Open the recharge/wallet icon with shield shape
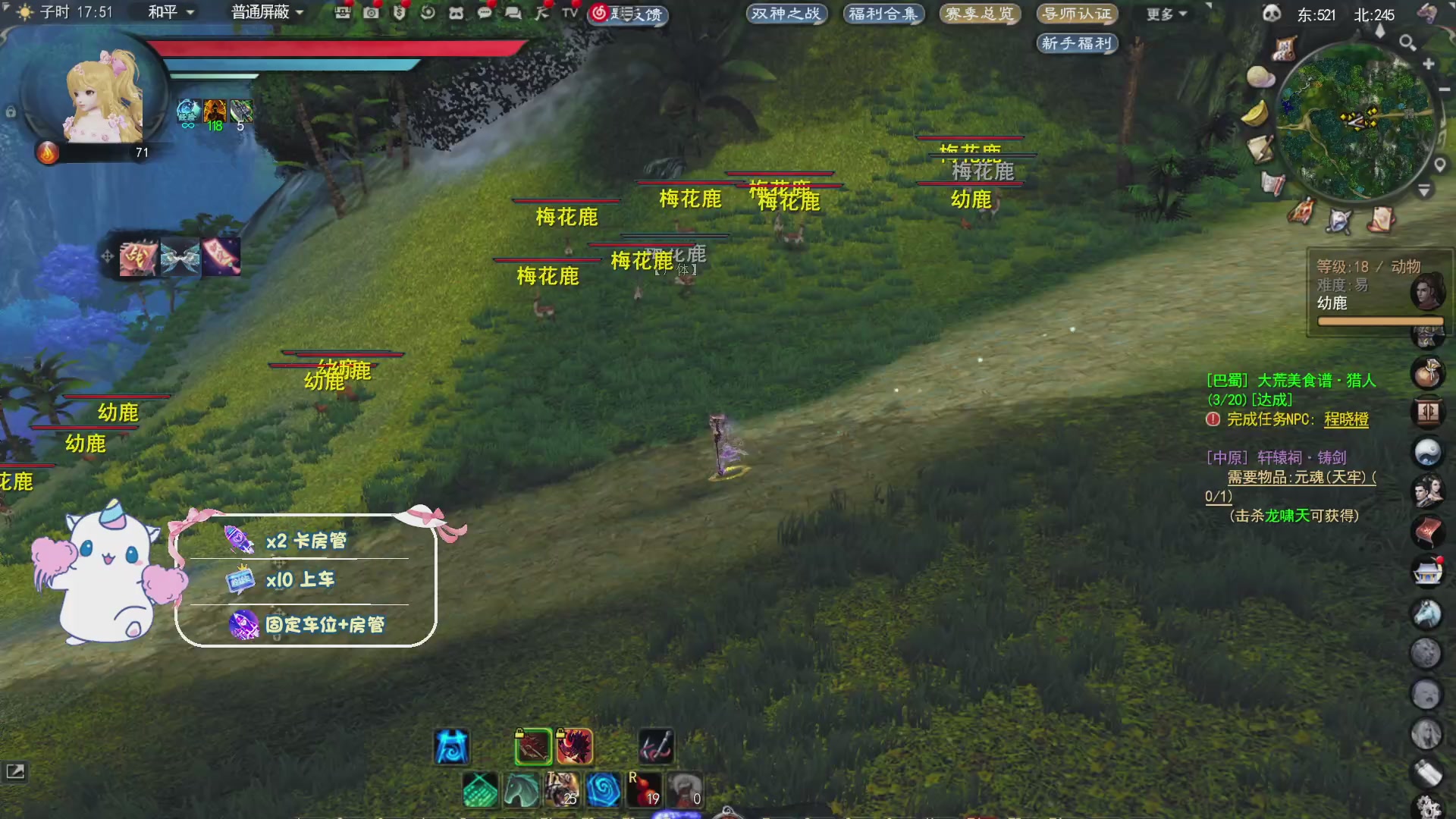The width and height of the screenshot is (1456, 819). point(398,14)
